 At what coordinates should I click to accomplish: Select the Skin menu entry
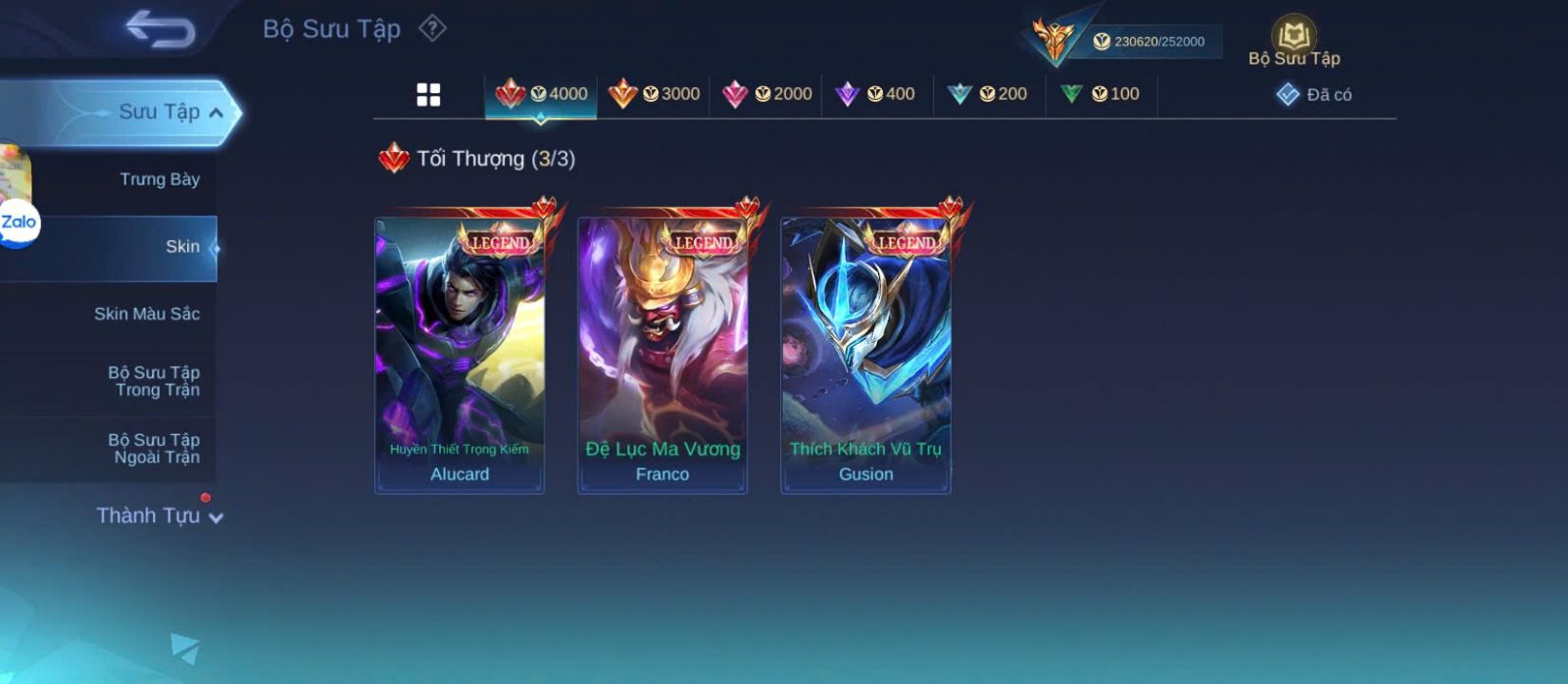coord(181,247)
